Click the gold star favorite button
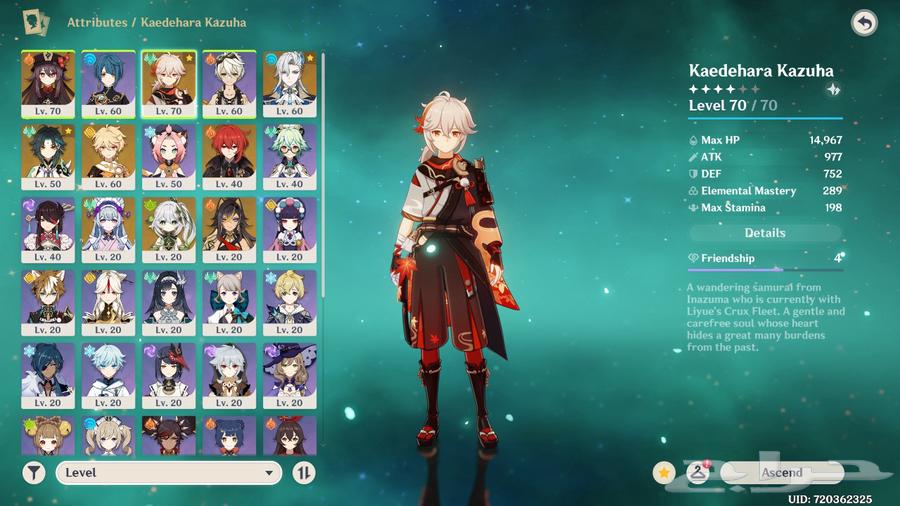The width and height of the screenshot is (900, 506). coord(663,472)
